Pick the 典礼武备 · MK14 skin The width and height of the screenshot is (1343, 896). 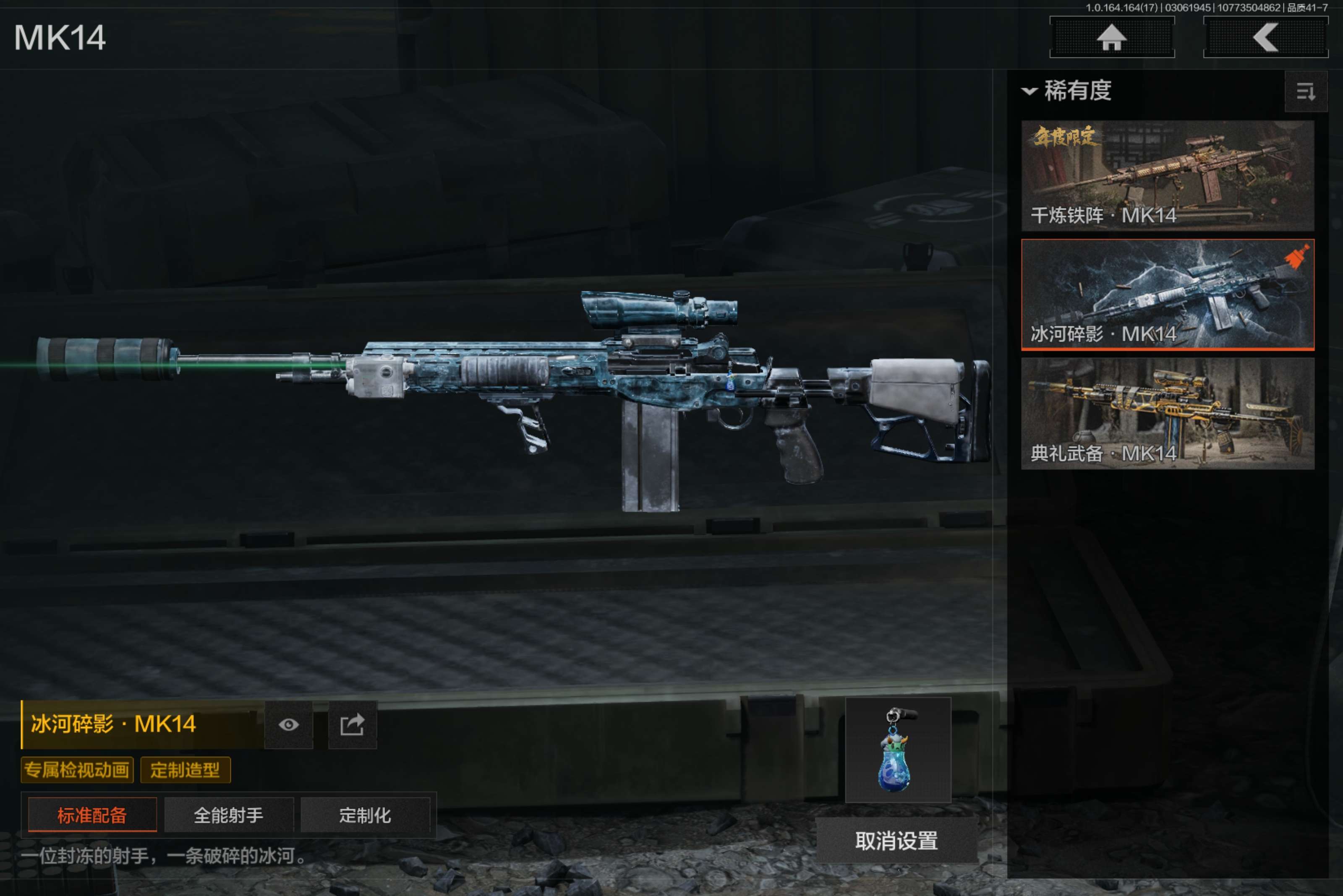tap(1167, 413)
